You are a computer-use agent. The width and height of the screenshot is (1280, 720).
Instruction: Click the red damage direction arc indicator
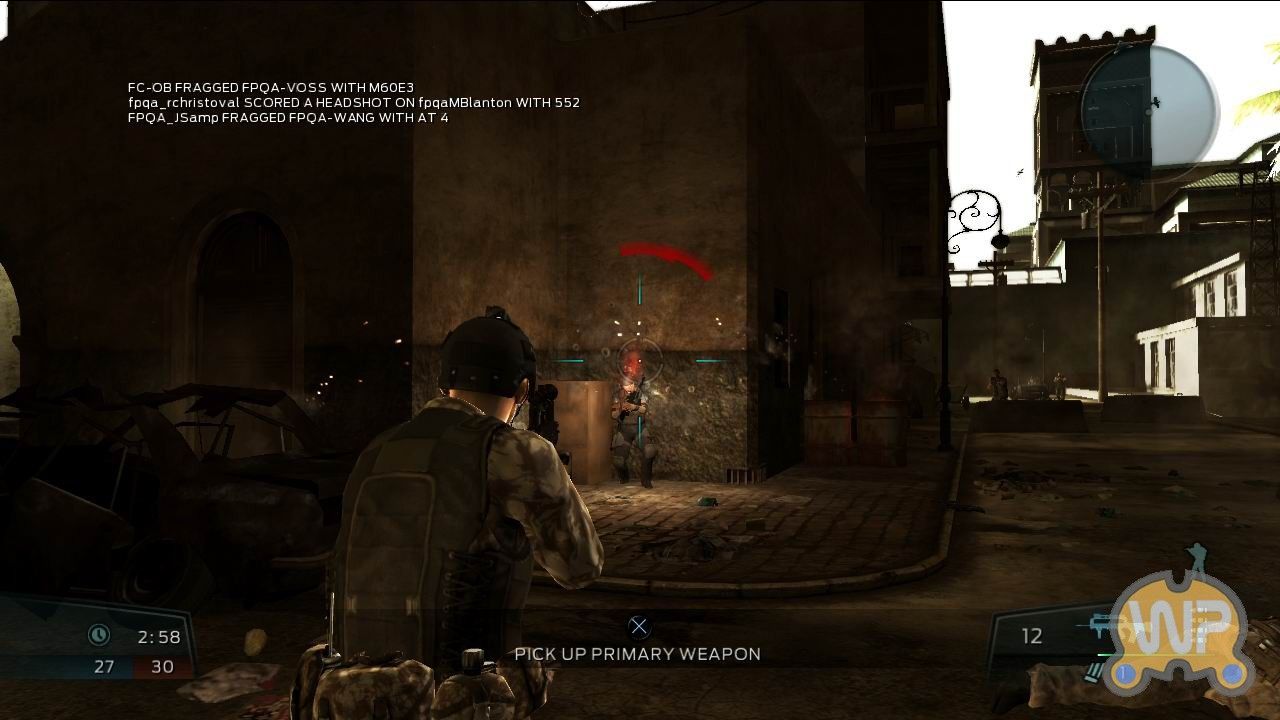pyautogui.click(x=668, y=255)
